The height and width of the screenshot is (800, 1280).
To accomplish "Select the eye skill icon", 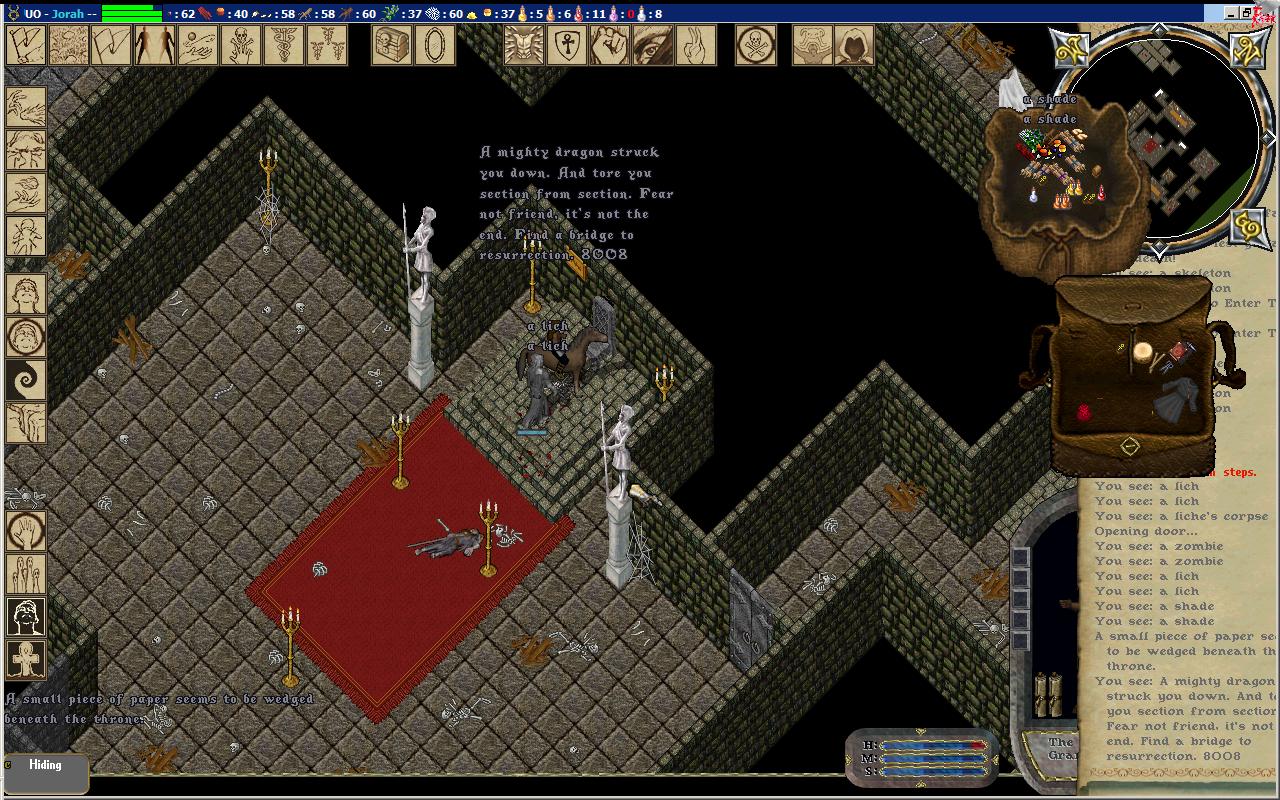I will coord(652,45).
